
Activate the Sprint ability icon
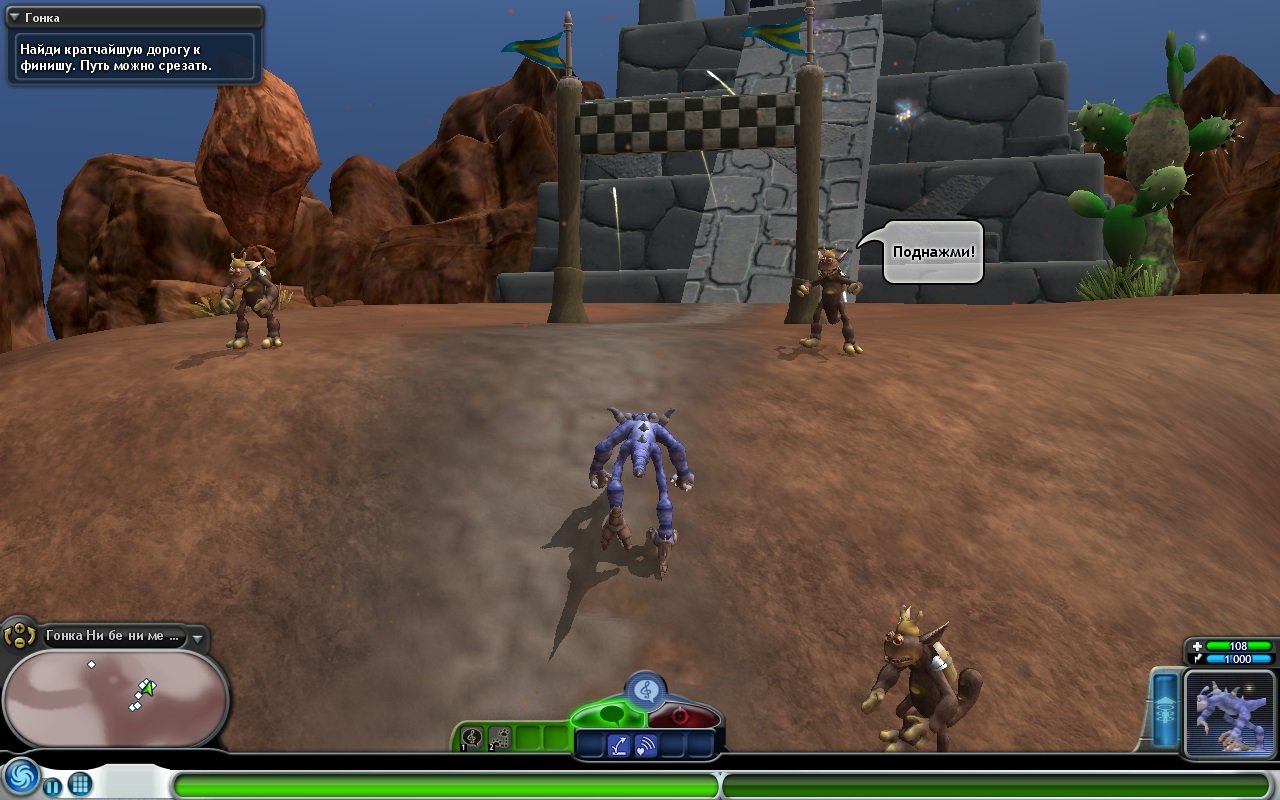point(618,743)
